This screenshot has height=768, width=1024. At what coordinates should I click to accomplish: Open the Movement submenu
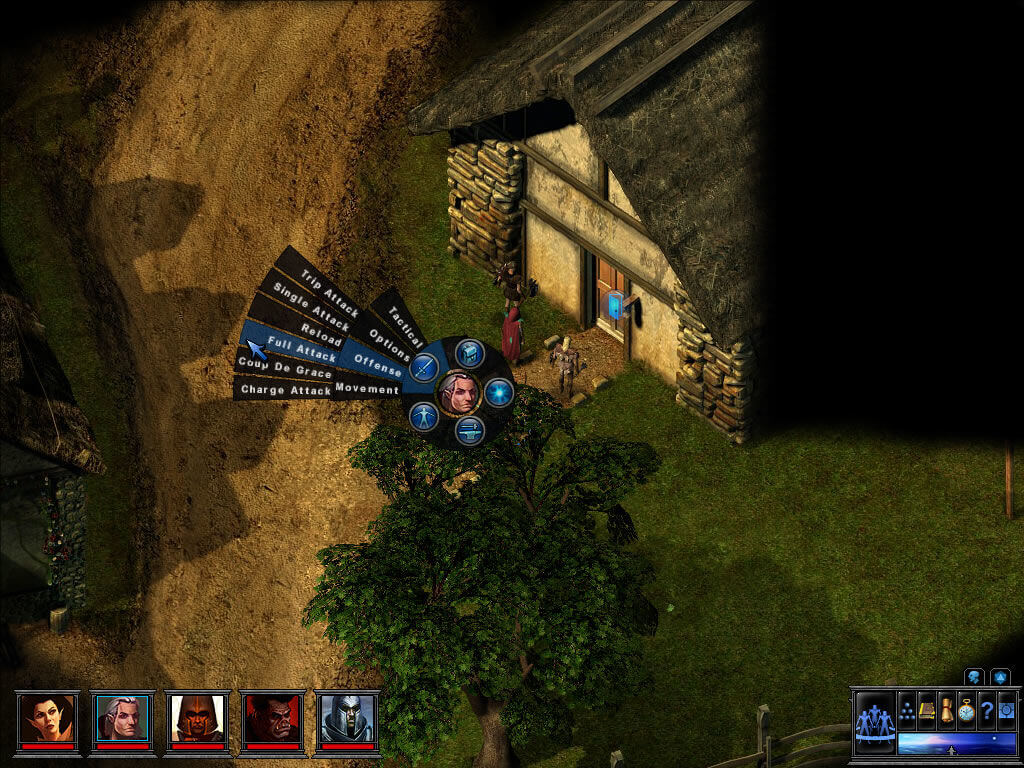(368, 387)
